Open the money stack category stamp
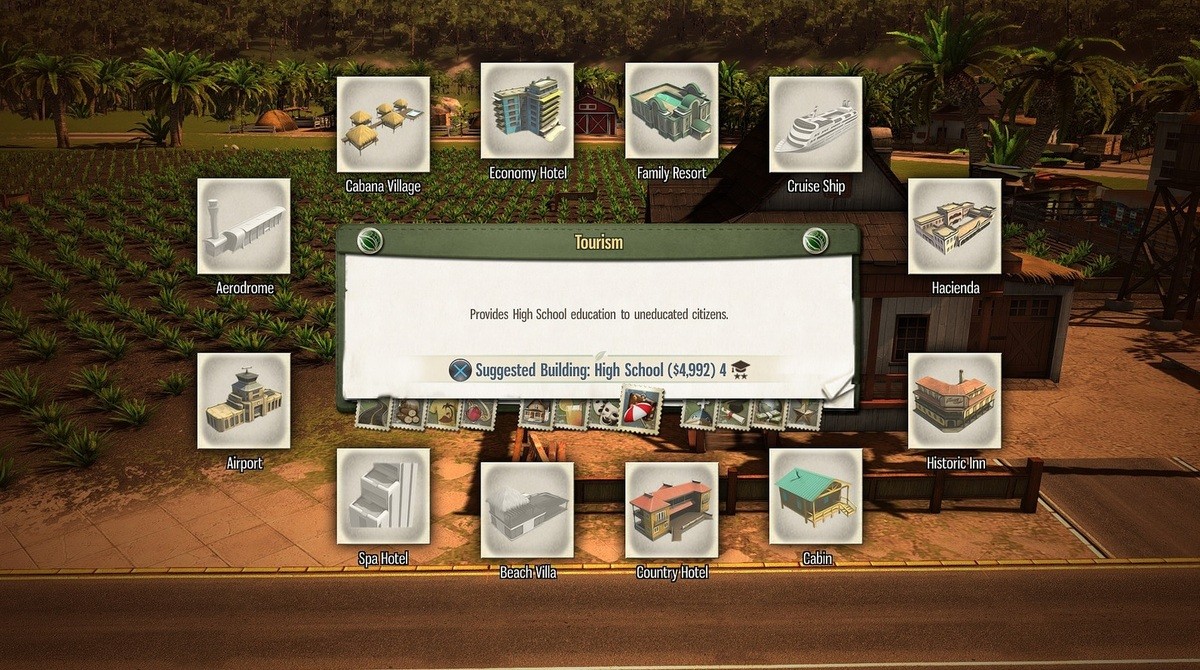 click(x=770, y=412)
